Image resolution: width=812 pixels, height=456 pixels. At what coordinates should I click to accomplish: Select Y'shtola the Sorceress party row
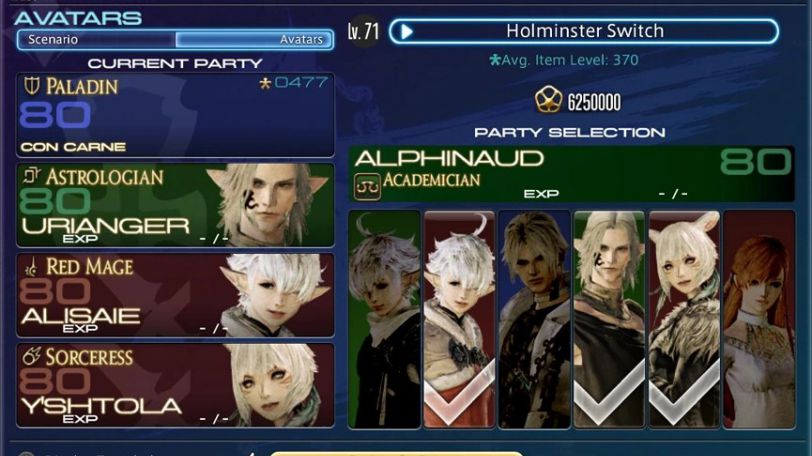tap(174, 384)
